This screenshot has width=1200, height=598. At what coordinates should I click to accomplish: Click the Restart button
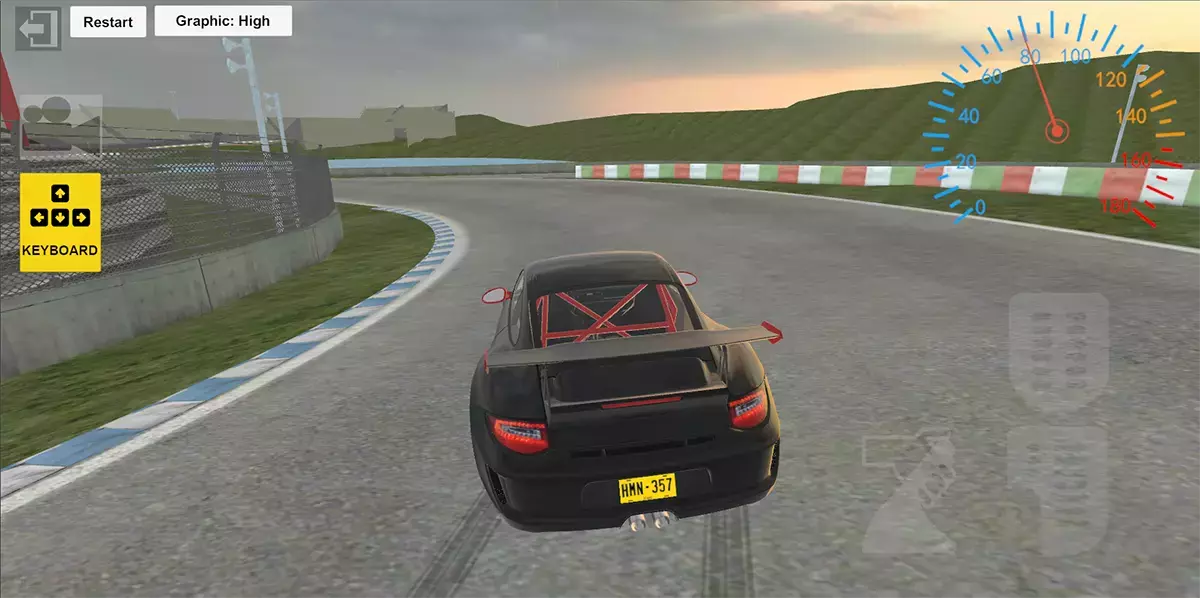click(108, 22)
